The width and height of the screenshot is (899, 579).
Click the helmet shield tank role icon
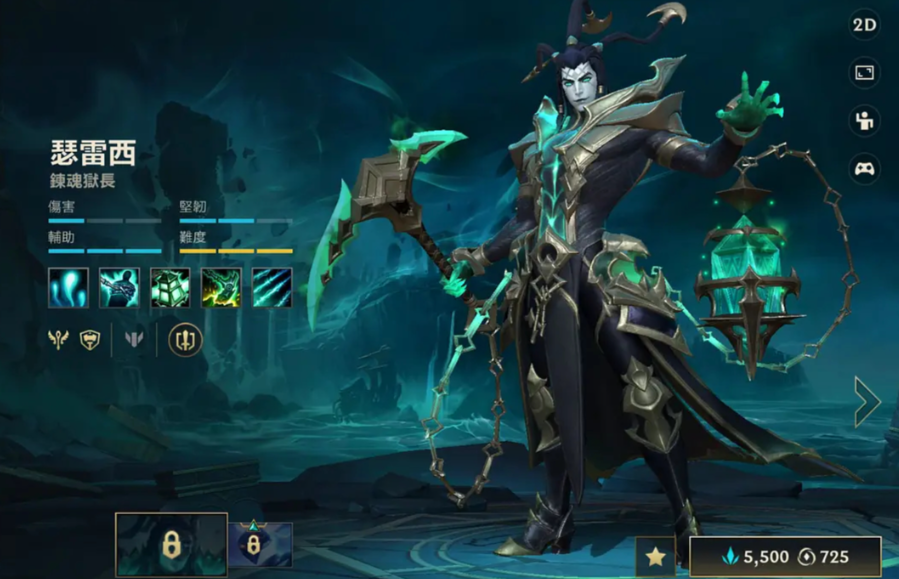[x=90, y=340]
